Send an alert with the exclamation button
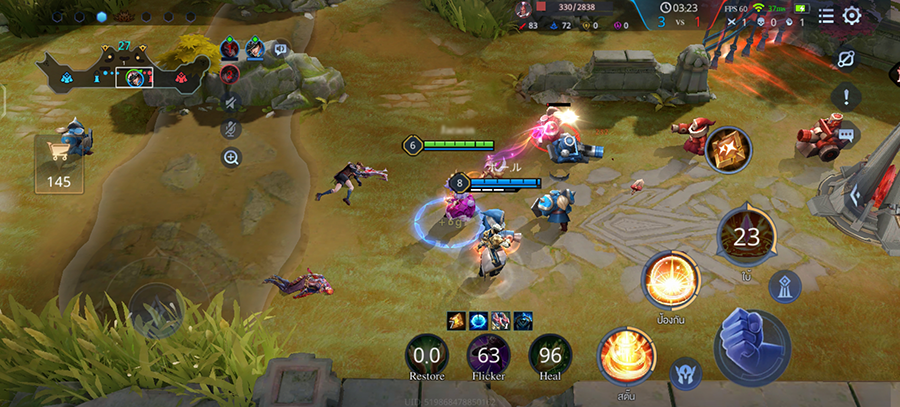The width and height of the screenshot is (900, 407). pos(847,97)
